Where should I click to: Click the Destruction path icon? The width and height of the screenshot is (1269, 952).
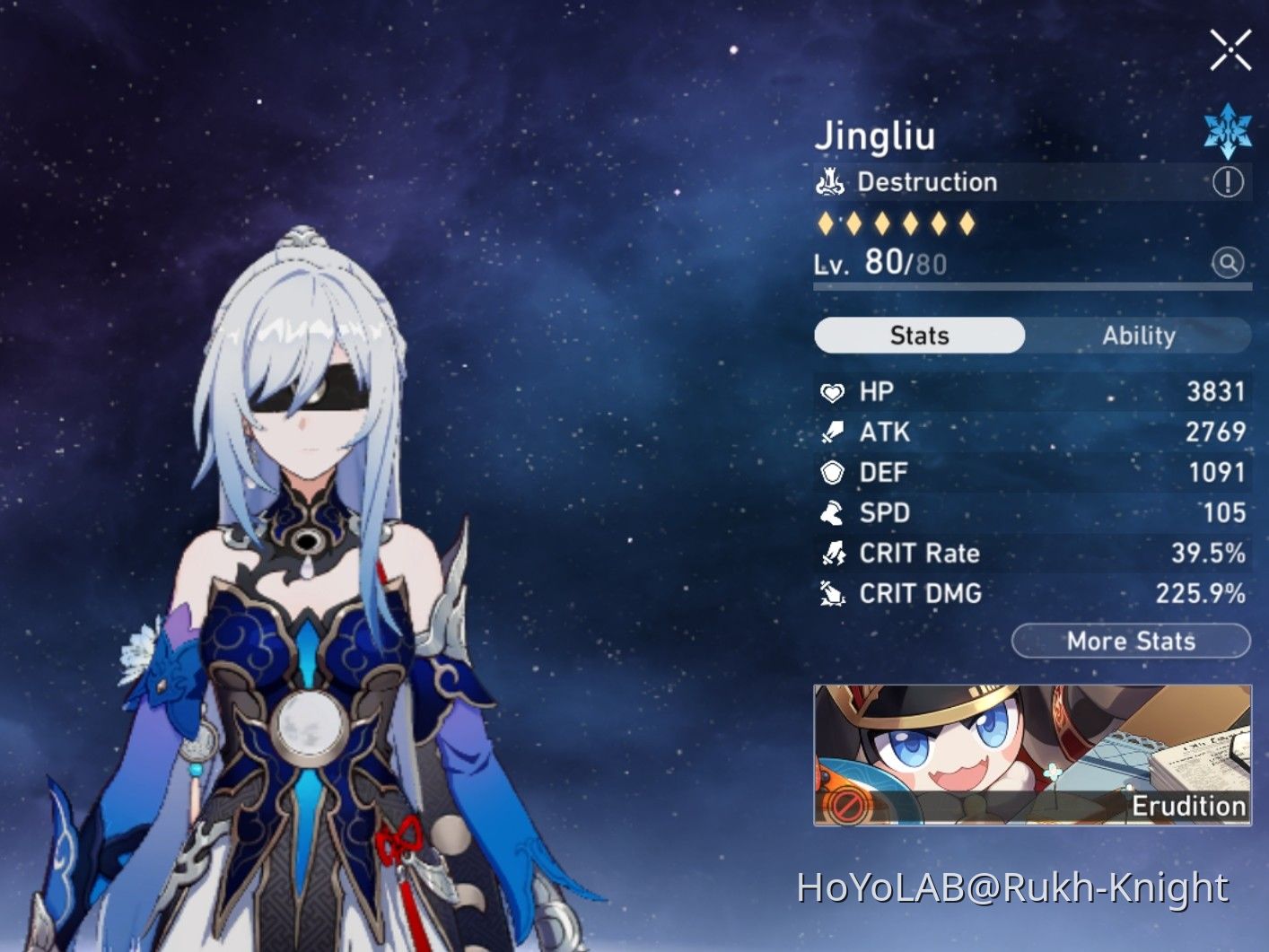(x=831, y=182)
